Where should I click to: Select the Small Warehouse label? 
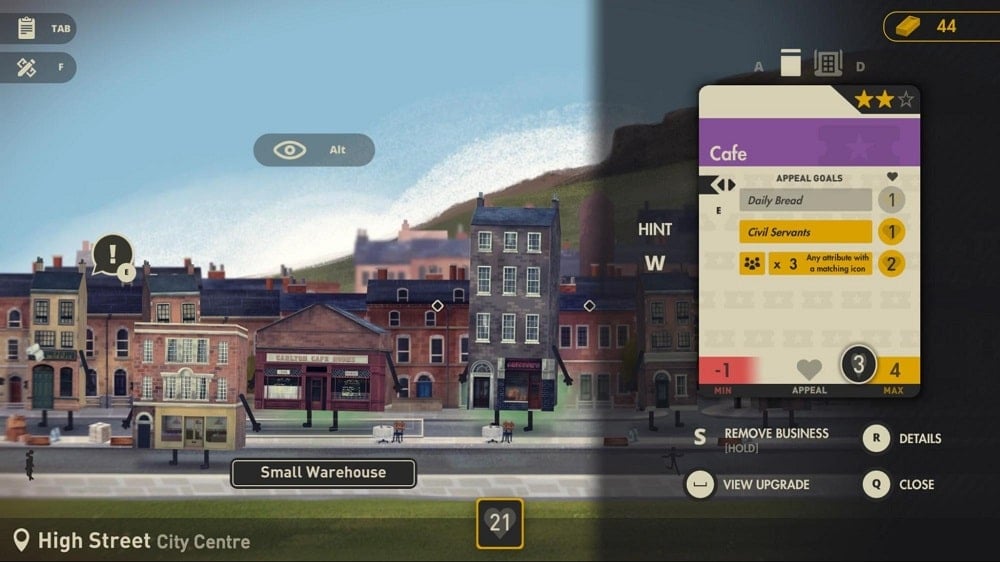(323, 473)
